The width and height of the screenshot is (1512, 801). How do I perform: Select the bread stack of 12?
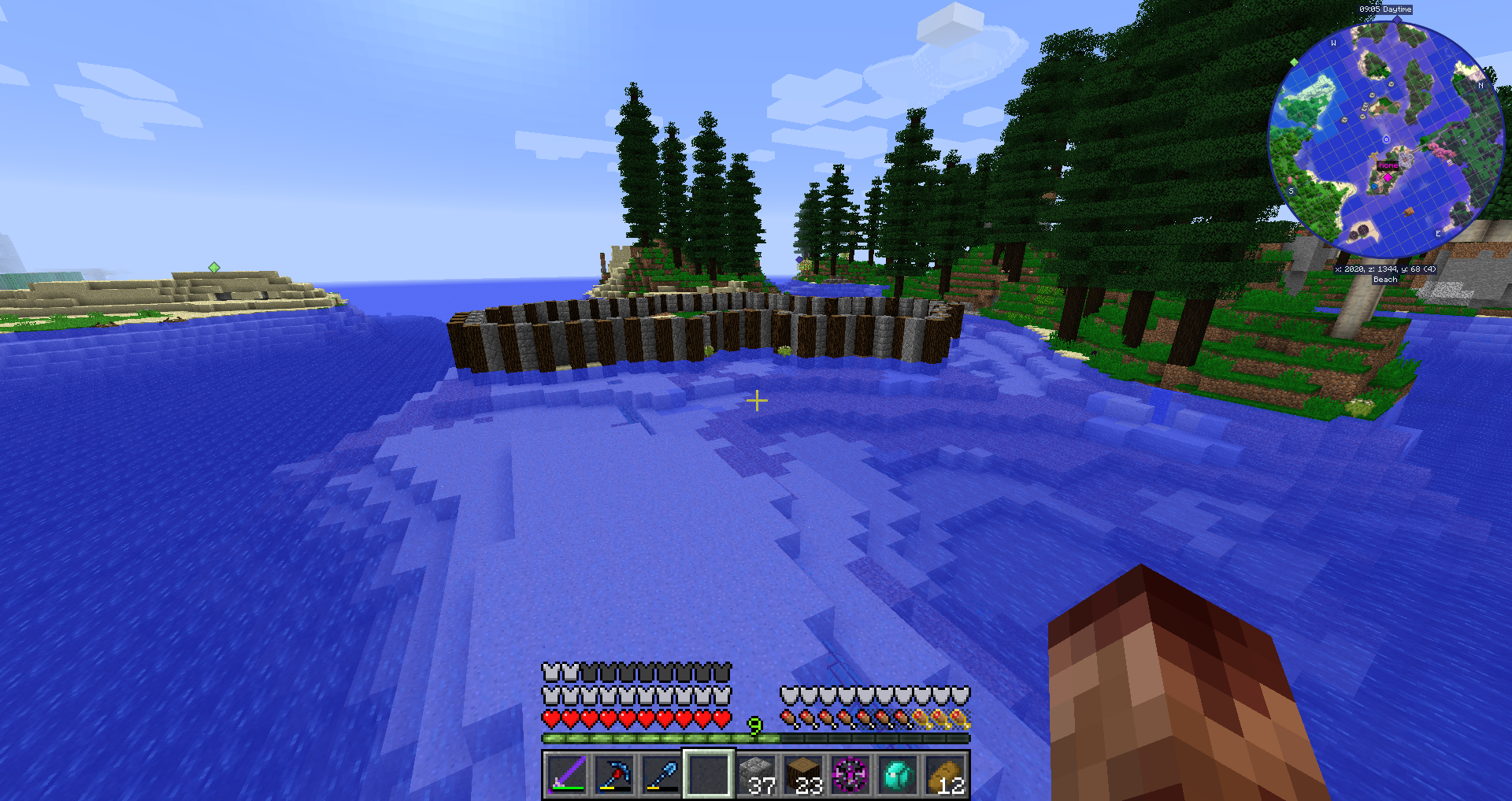point(946,775)
